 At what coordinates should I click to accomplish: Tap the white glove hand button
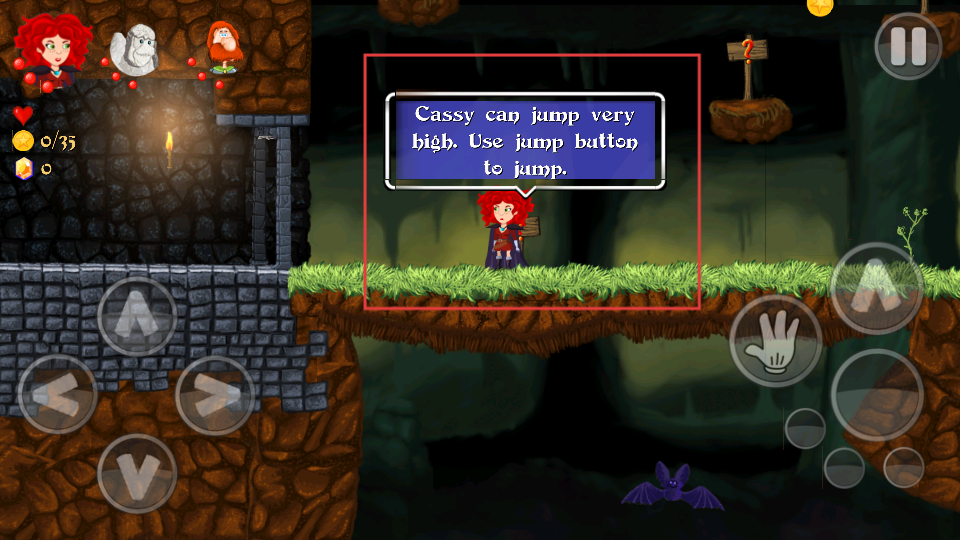click(x=775, y=341)
